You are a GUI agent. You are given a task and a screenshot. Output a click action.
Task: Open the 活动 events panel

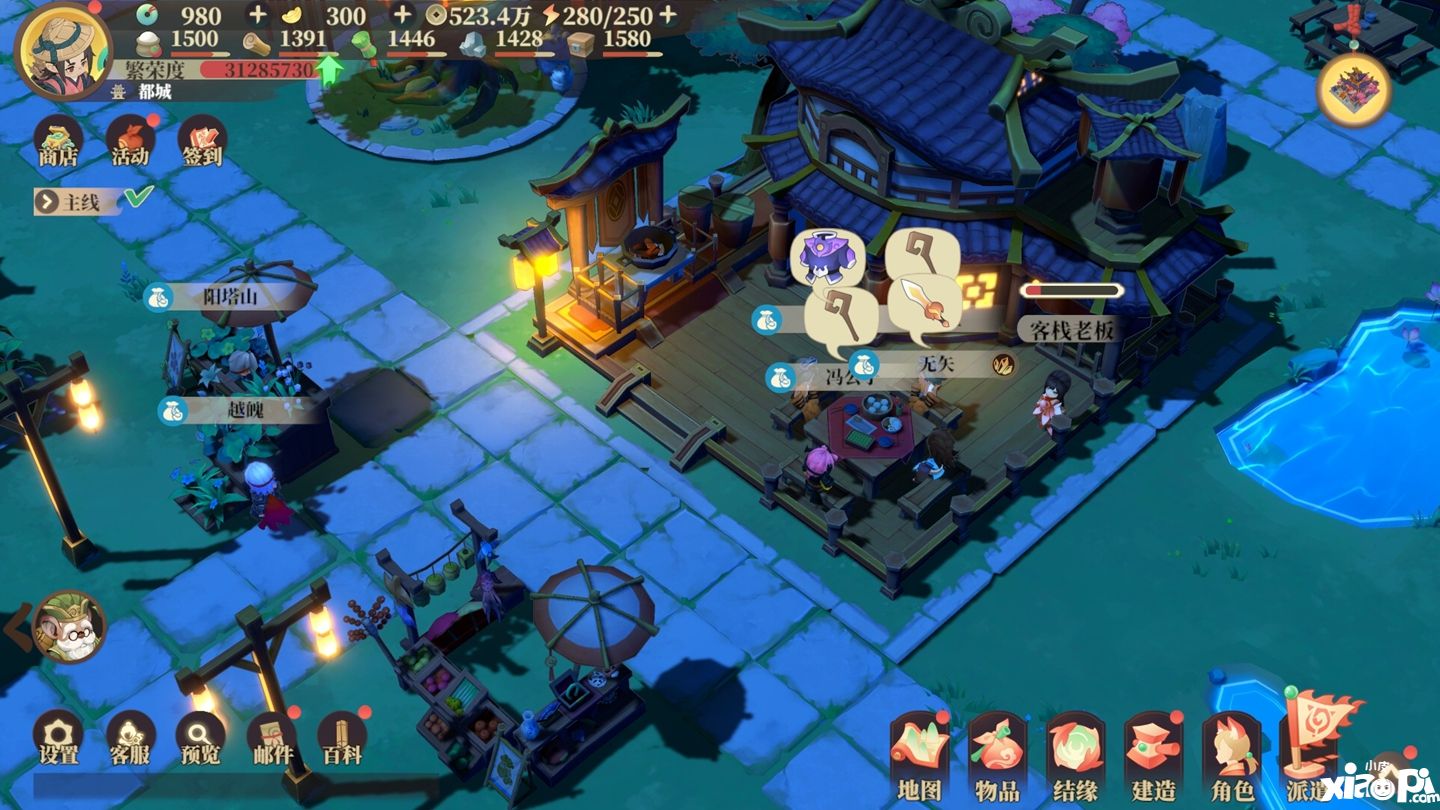[130, 141]
